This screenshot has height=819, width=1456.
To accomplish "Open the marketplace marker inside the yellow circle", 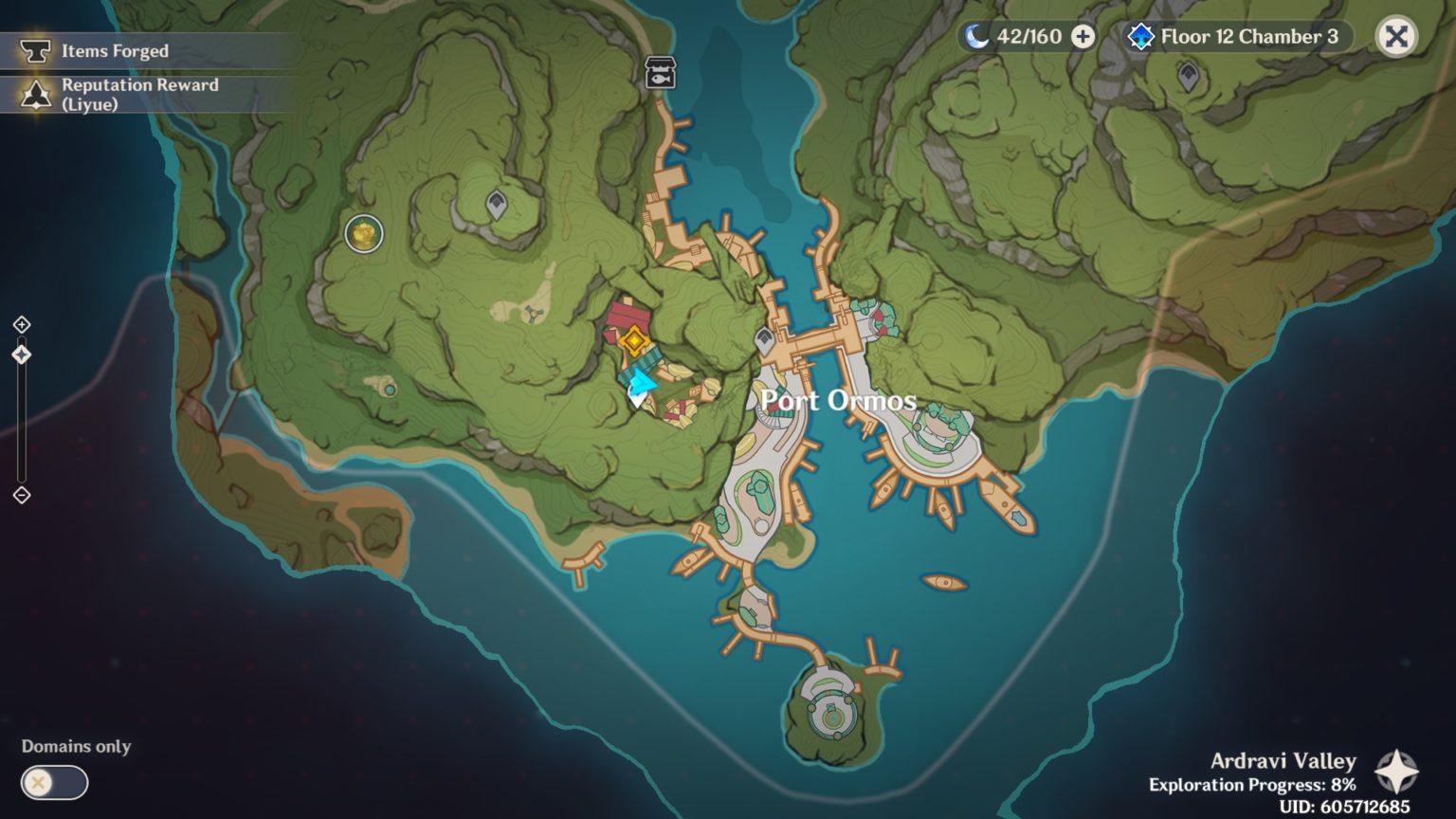I will tap(361, 234).
